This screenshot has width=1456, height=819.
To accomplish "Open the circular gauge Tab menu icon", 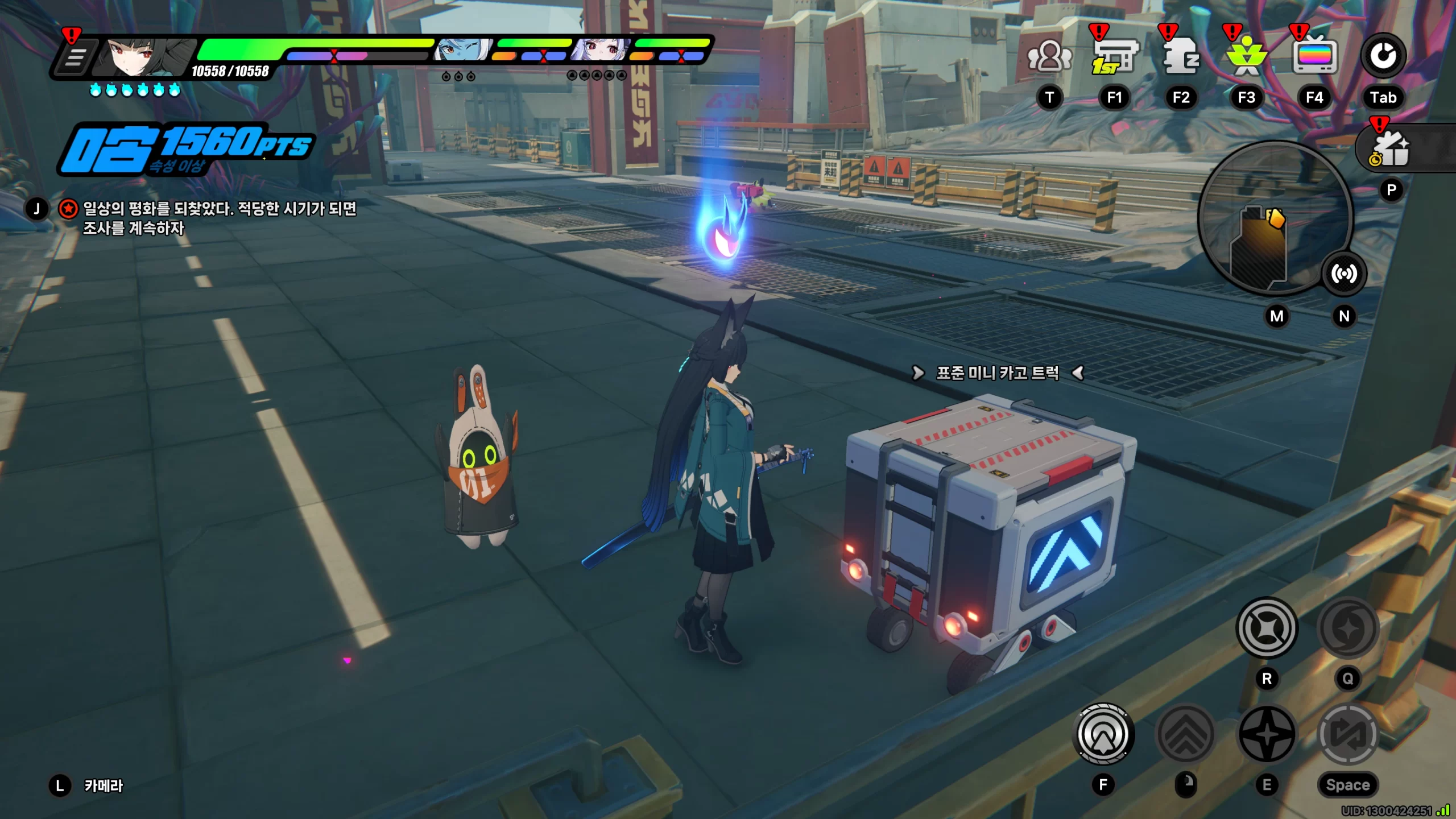I will [1383, 56].
